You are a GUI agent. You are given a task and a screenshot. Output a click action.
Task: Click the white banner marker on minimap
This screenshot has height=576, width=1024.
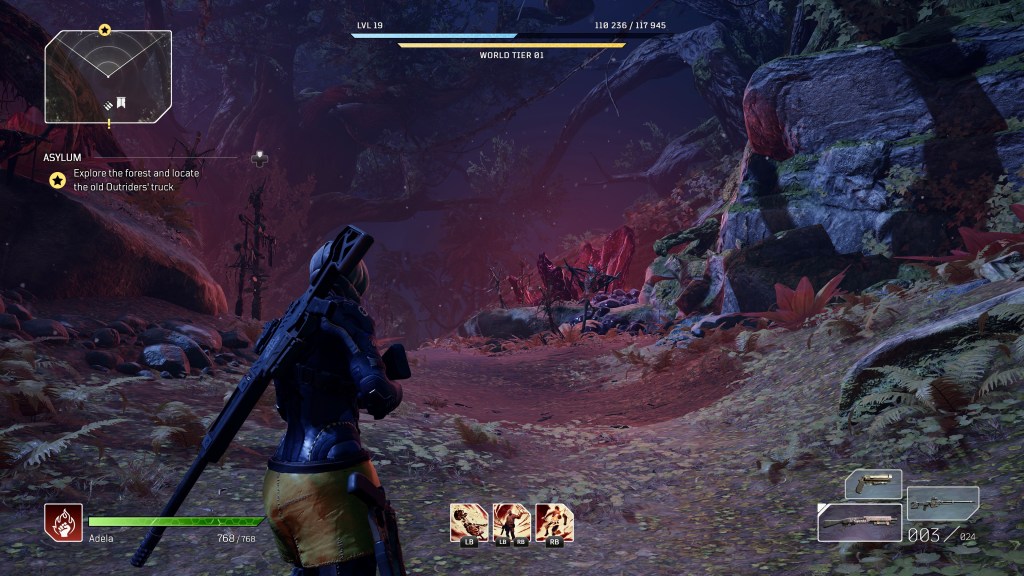[x=119, y=102]
